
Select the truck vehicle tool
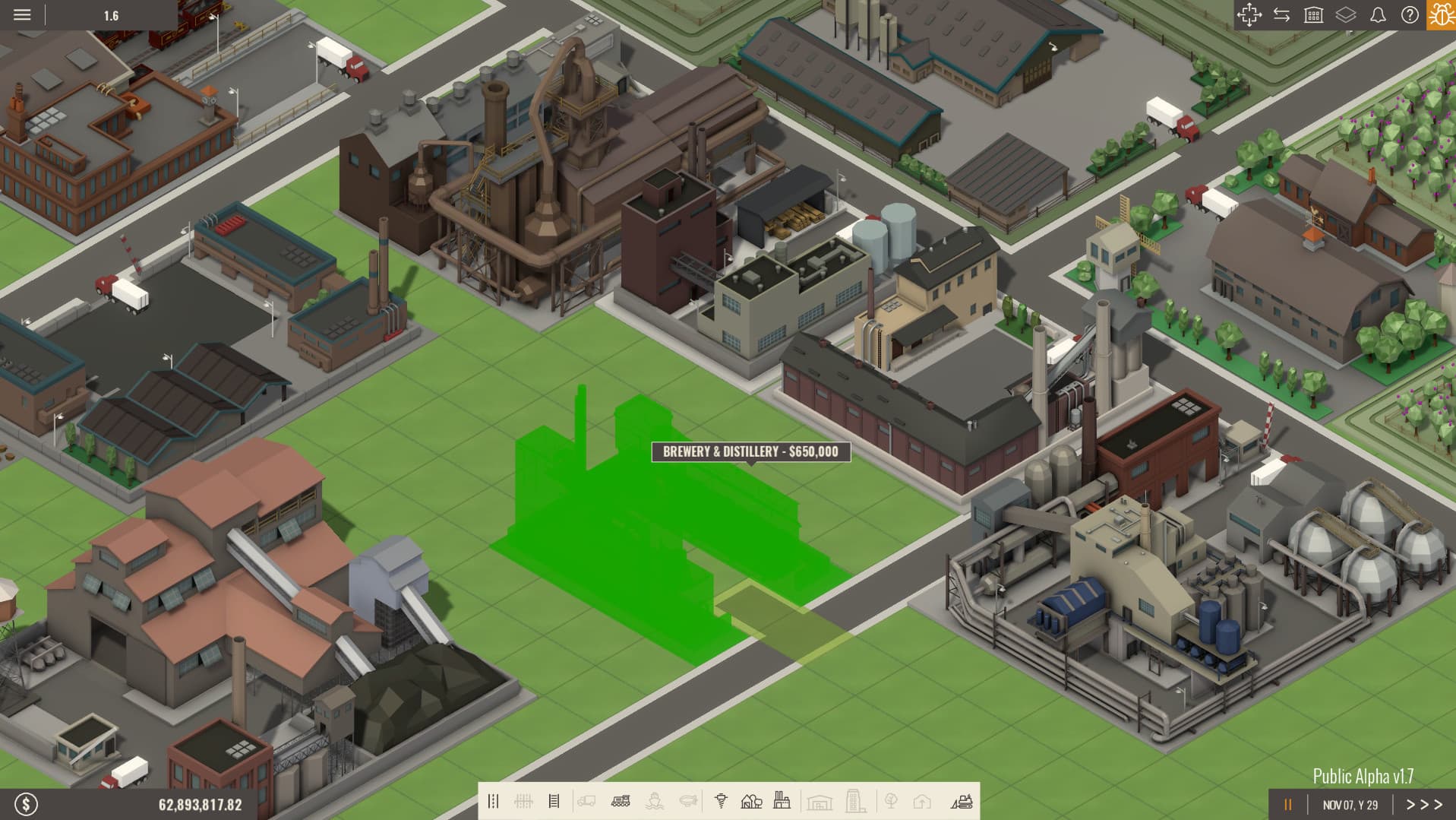(x=586, y=800)
